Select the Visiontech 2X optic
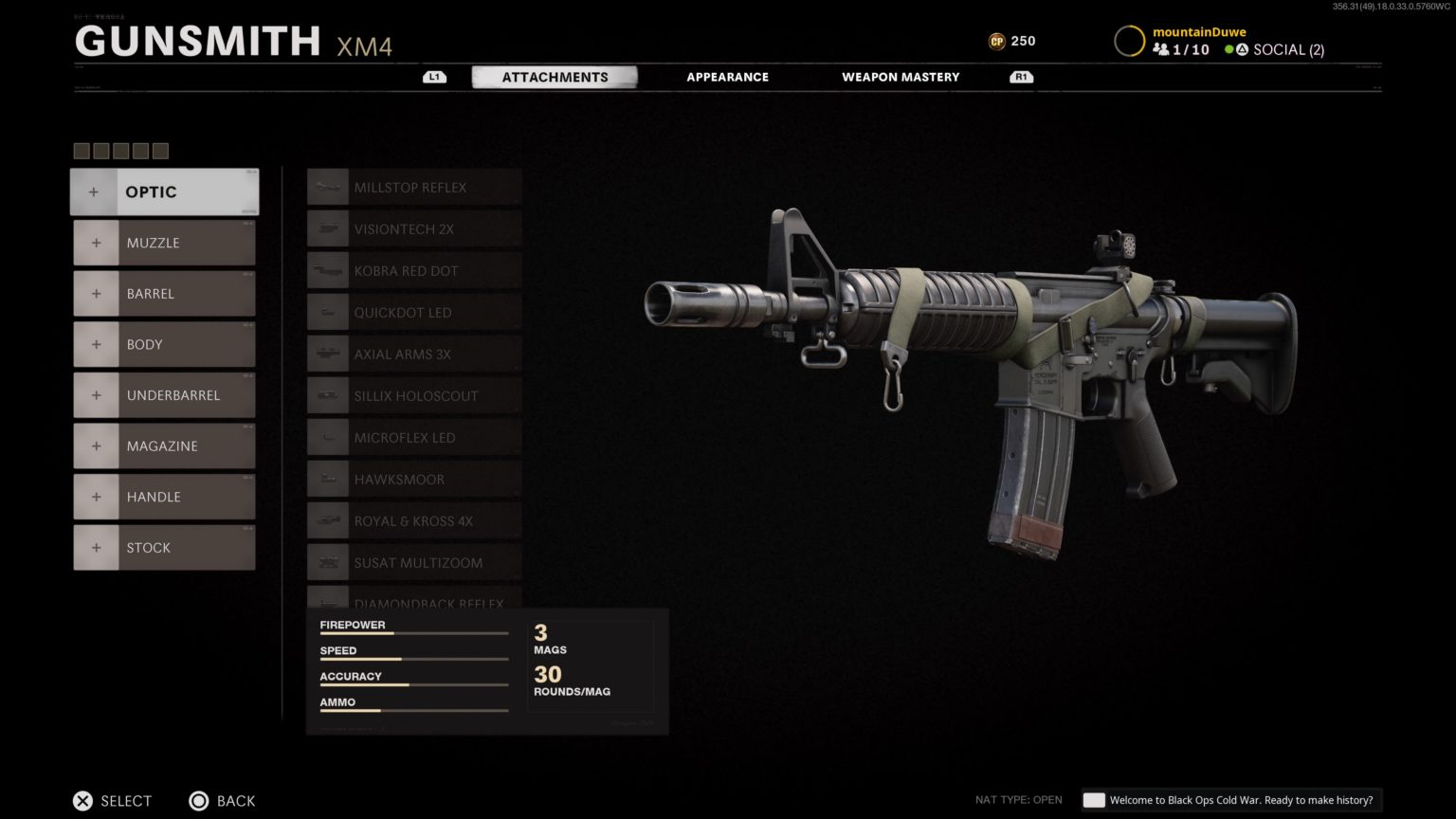This screenshot has width=1456, height=819. (327, 228)
